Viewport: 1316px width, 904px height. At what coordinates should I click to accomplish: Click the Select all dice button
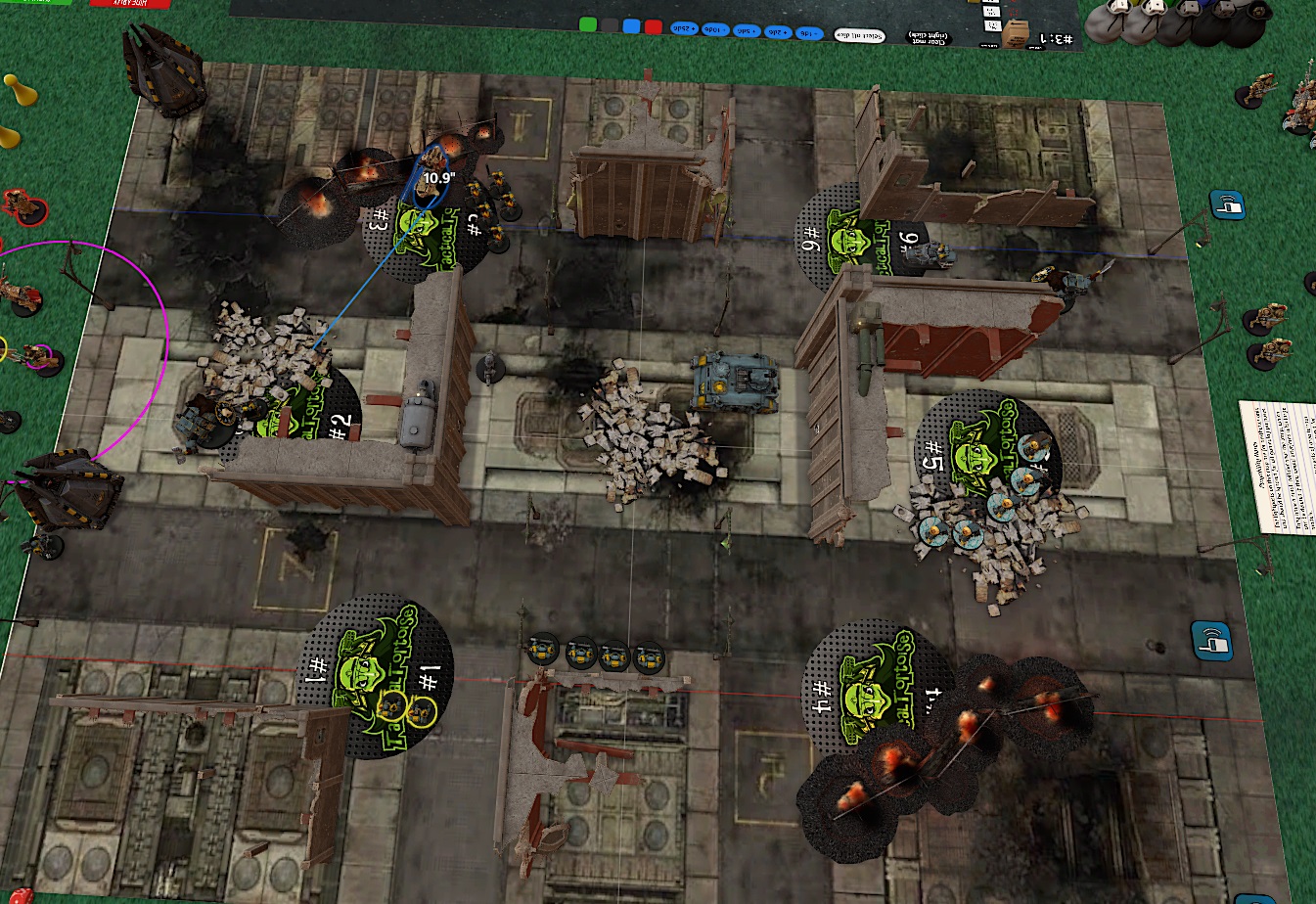pyautogui.click(x=859, y=36)
